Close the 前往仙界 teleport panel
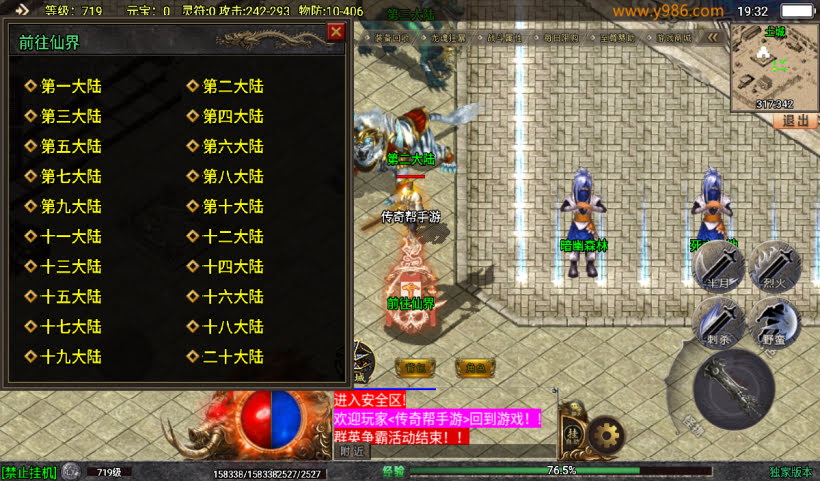Image resolution: width=820 pixels, height=481 pixels. pyautogui.click(x=336, y=31)
